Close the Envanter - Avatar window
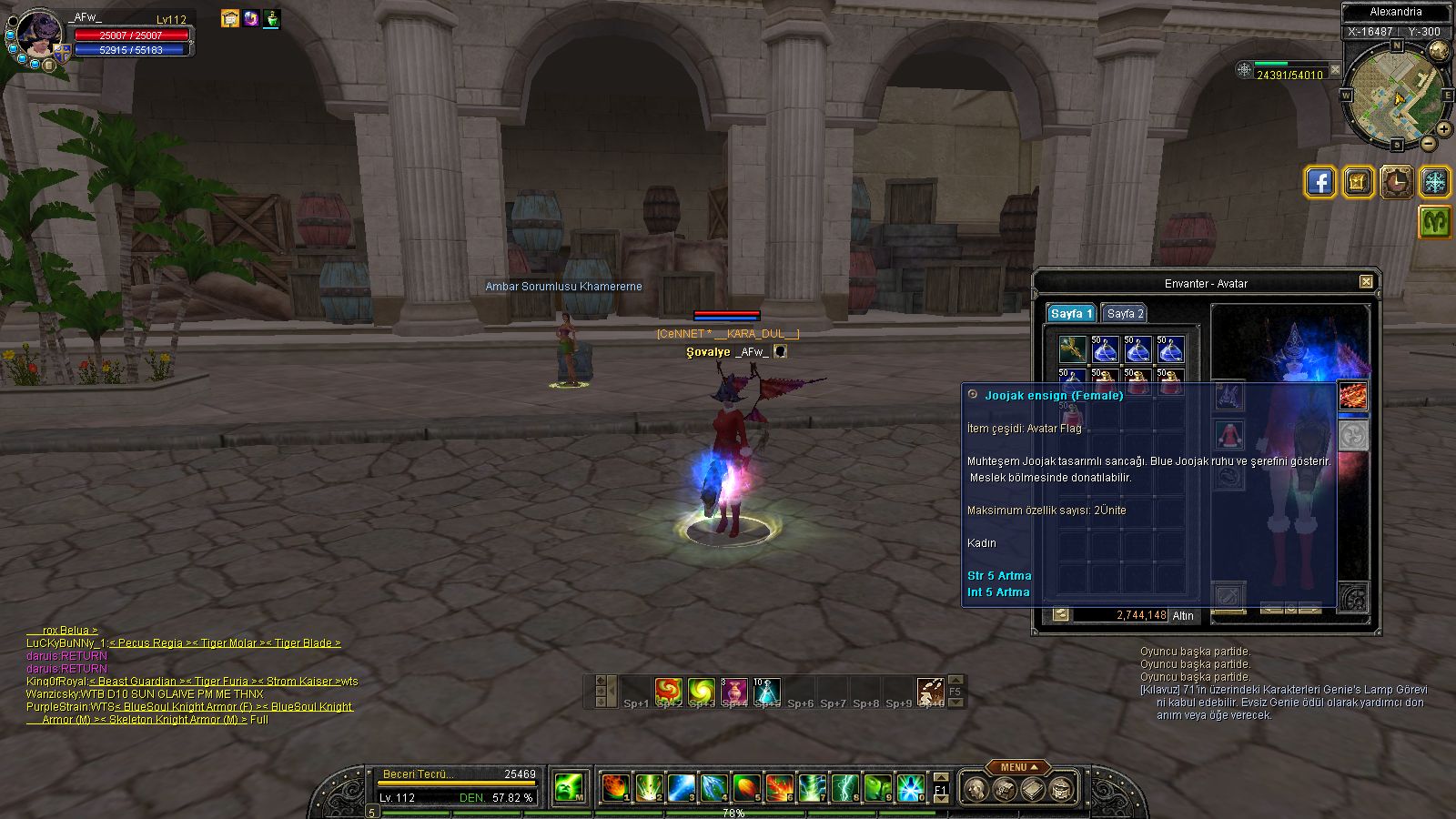The height and width of the screenshot is (819, 1456). pyautogui.click(x=1366, y=282)
